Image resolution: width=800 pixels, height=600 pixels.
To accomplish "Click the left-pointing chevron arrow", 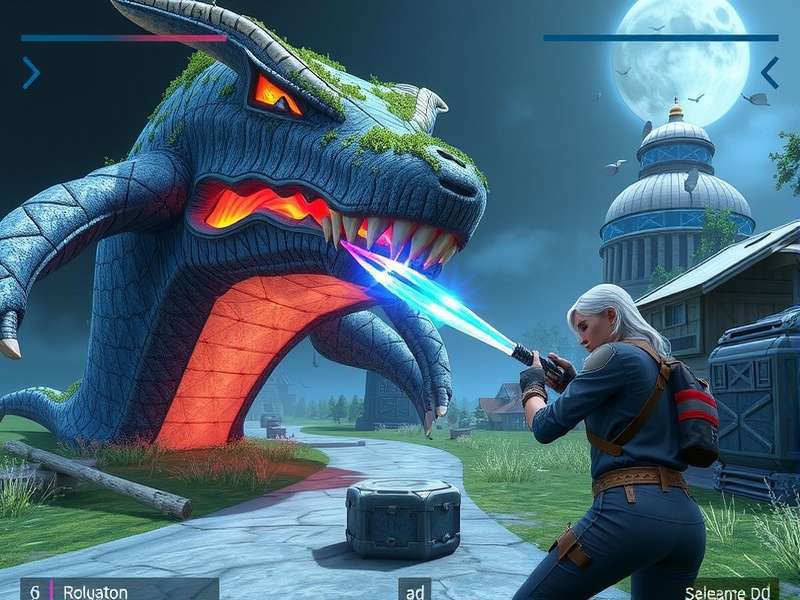I will [x=769, y=72].
